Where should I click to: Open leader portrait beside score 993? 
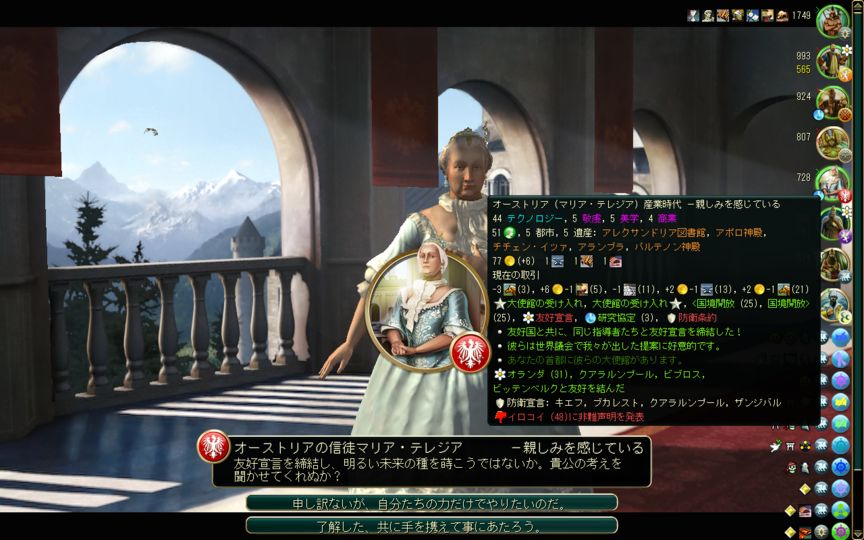(832, 62)
